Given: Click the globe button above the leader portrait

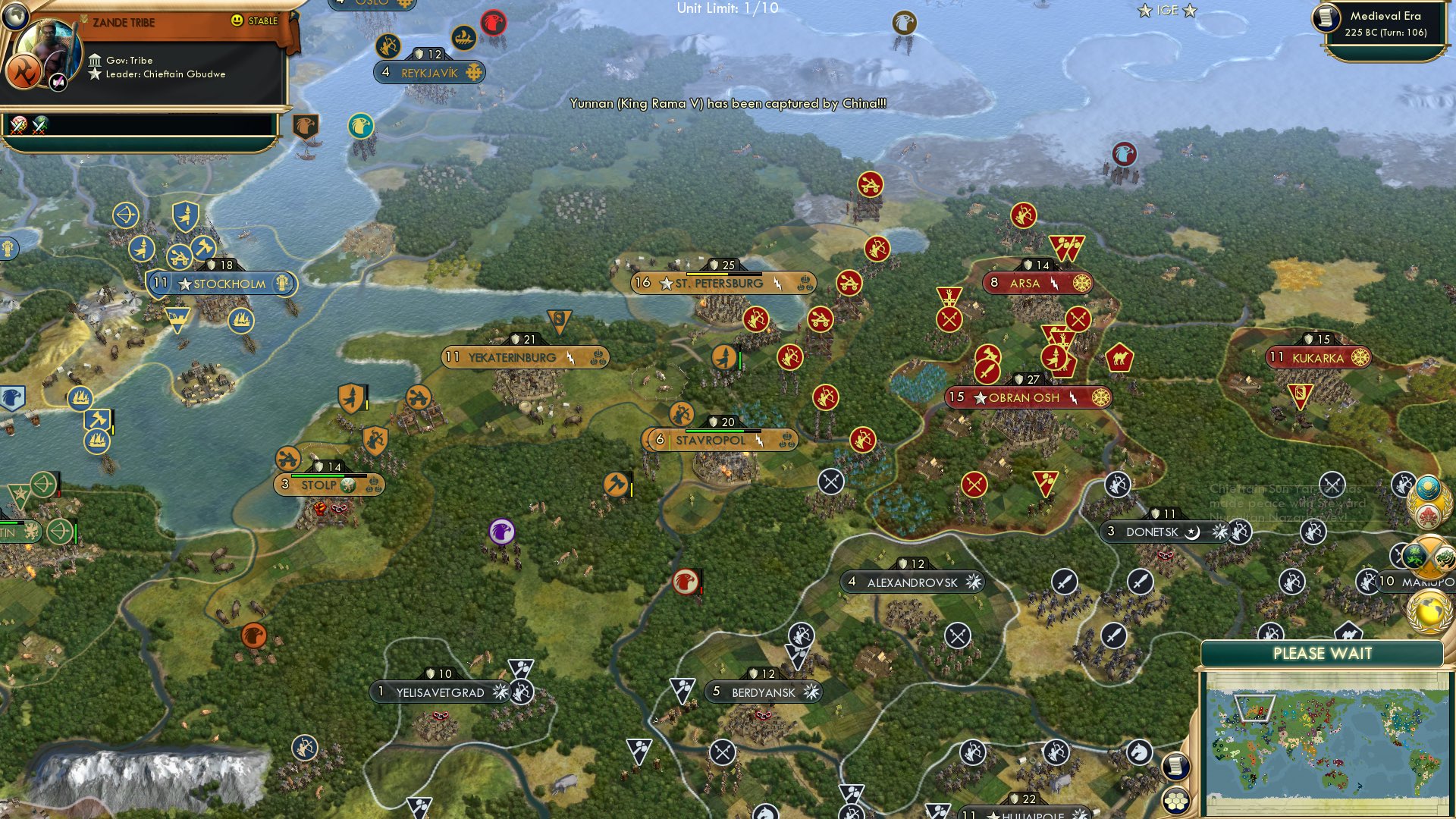Looking at the screenshot, I should 15,17.
